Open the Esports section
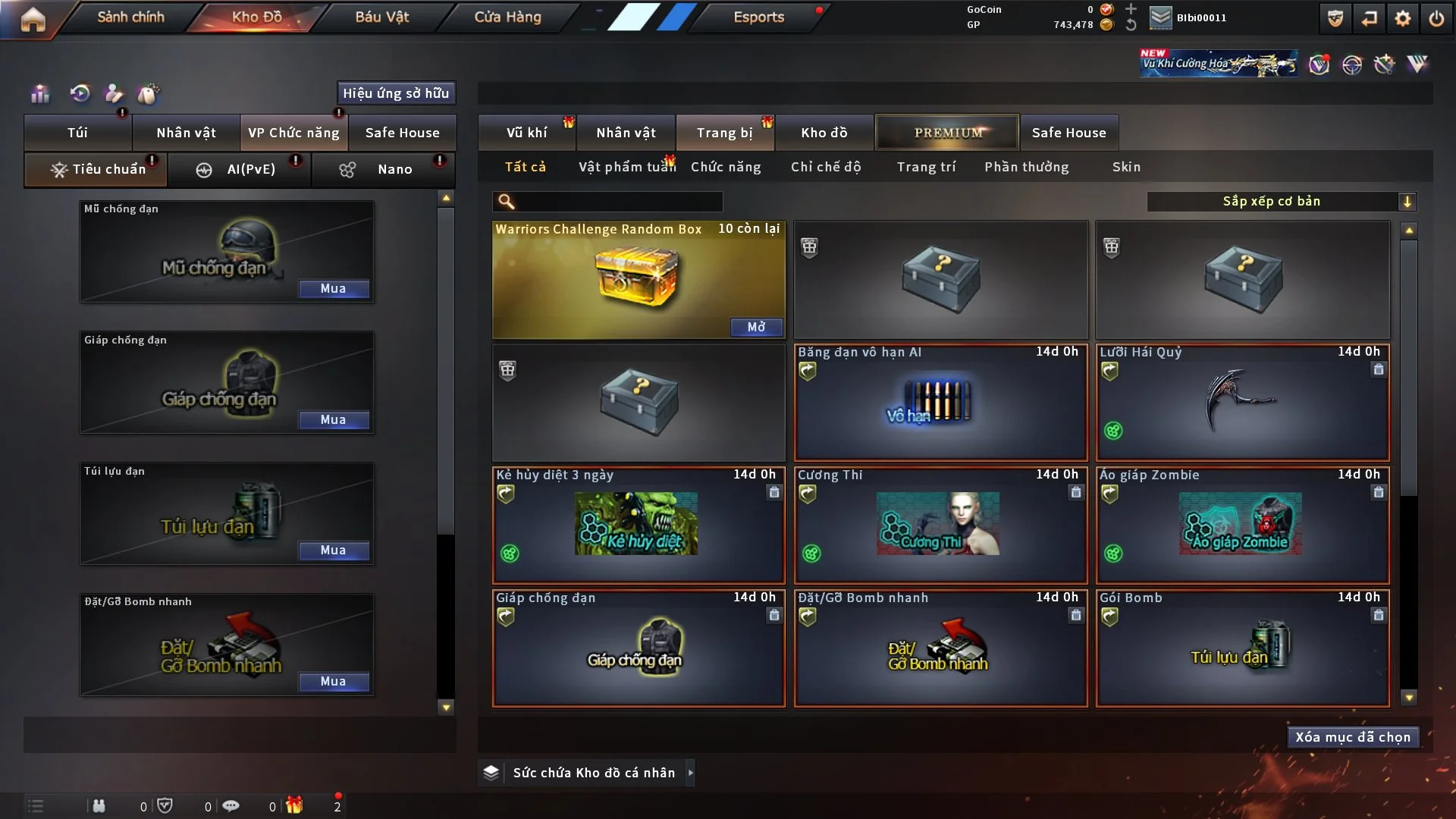The image size is (1456, 819). coord(758,17)
